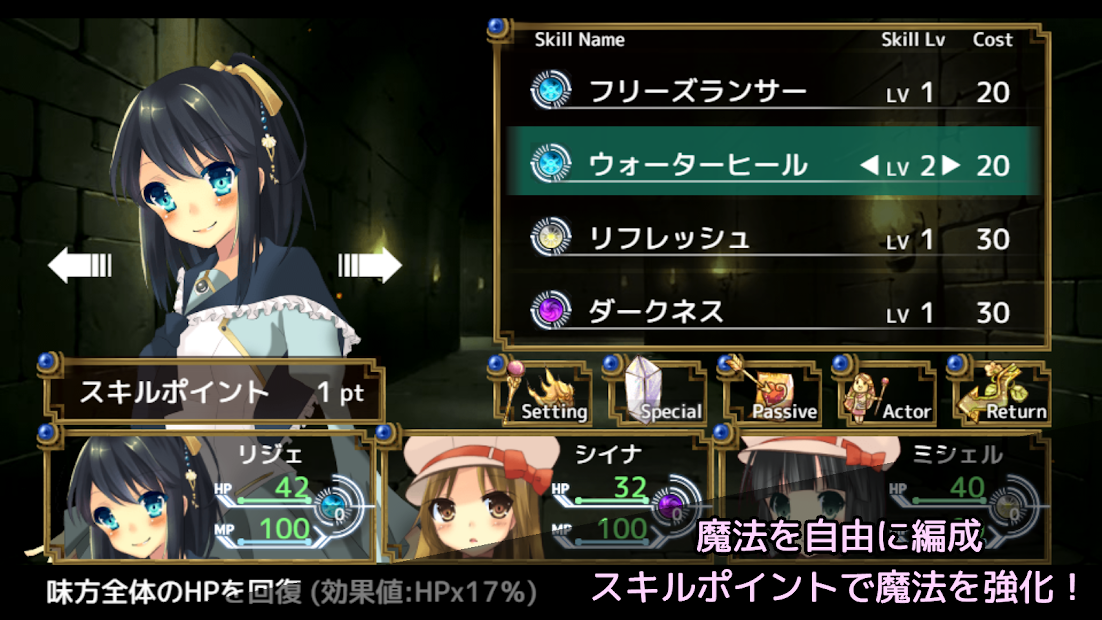1102x620 pixels.
Task: Increase ウォーターヒール level with right arrow
Action: coord(951,165)
